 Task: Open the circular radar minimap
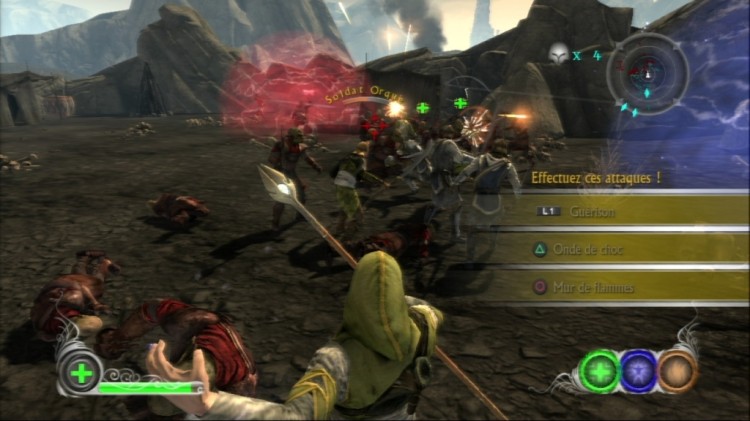tap(647, 72)
